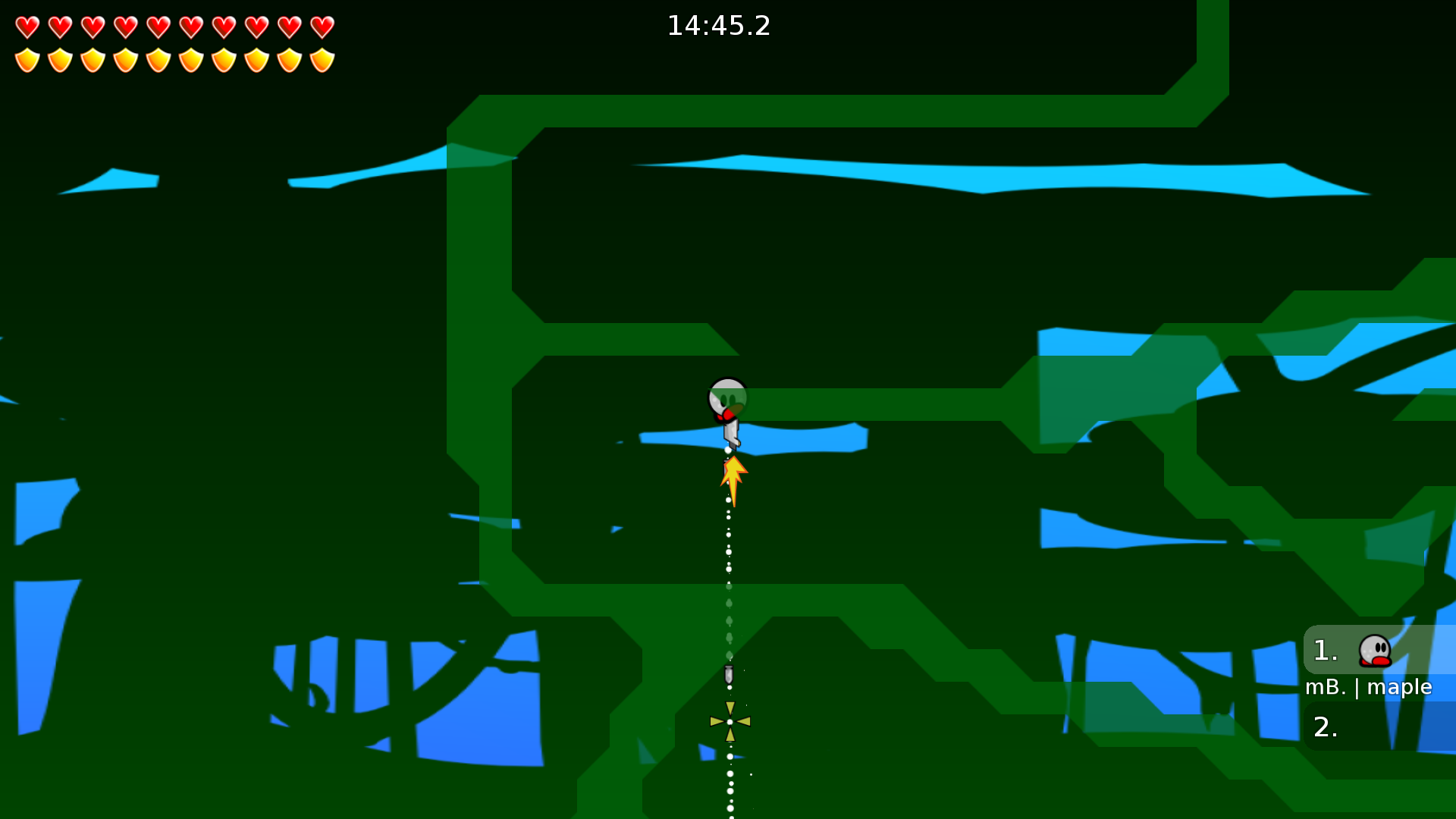Click the player name mB. | maple

pyautogui.click(x=1368, y=687)
